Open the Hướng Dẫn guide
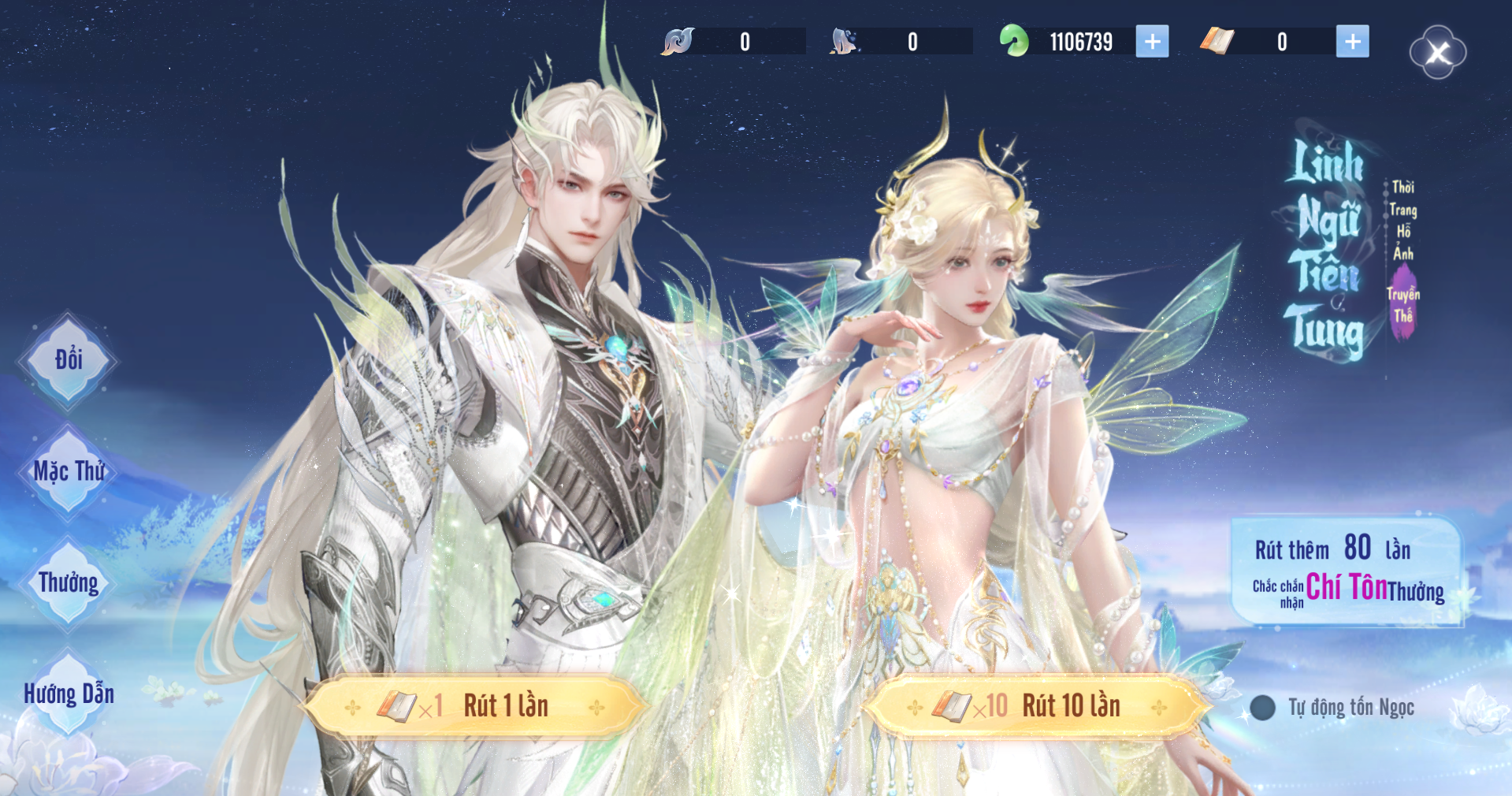 click(69, 694)
